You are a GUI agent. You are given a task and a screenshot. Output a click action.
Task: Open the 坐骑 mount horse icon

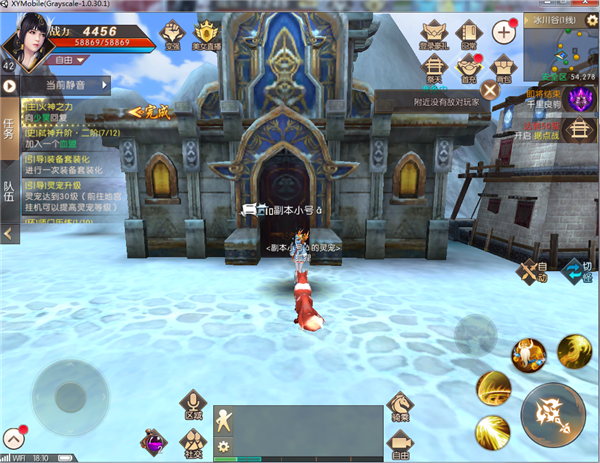399,404
